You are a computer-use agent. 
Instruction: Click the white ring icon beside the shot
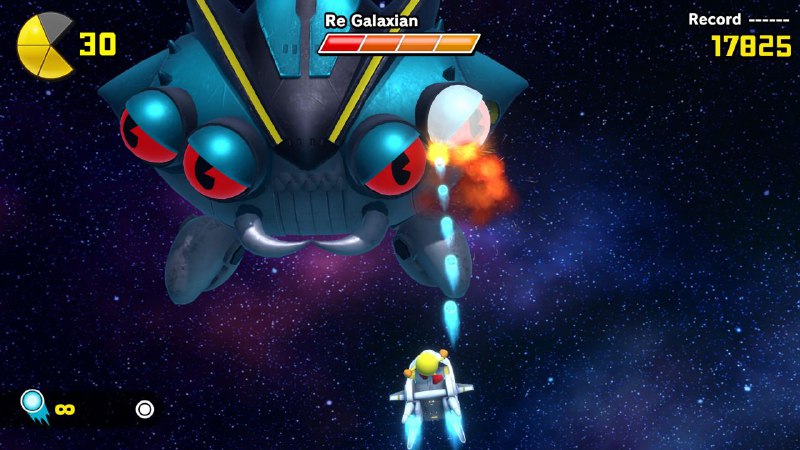(145, 408)
